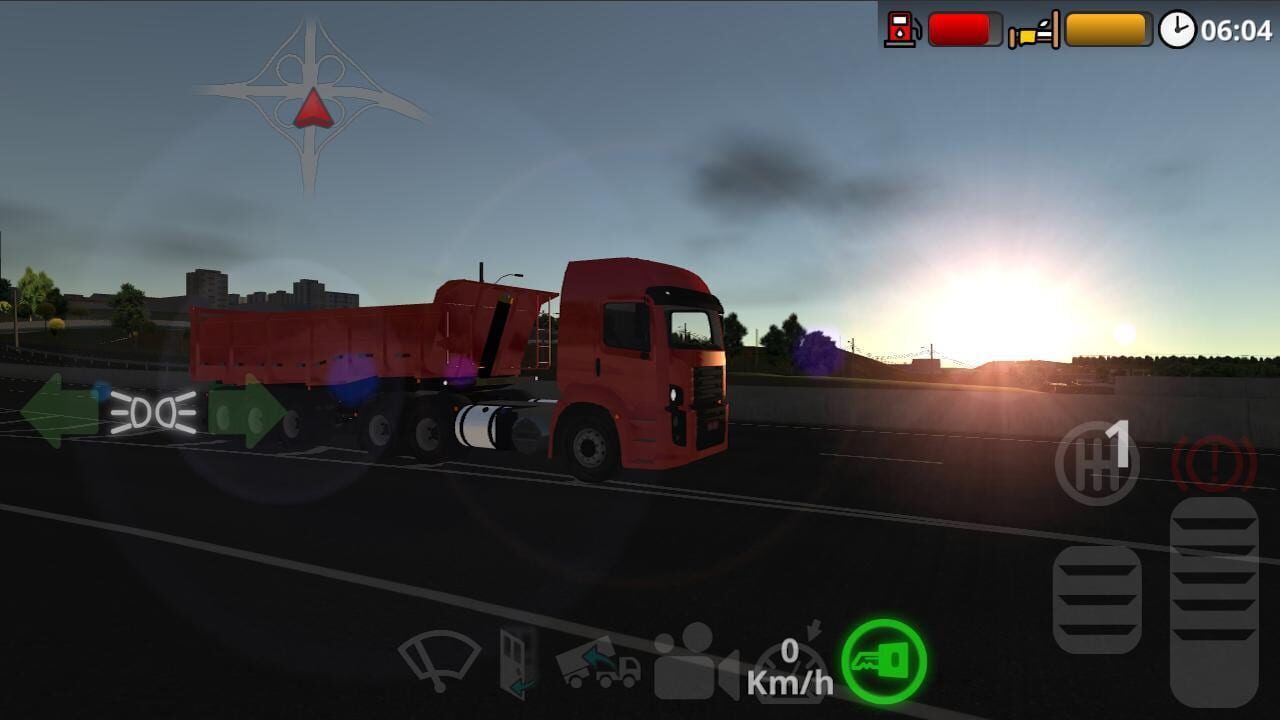Select the red compass arrow on the map
This screenshot has height=720, width=1280.
pyautogui.click(x=315, y=105)
